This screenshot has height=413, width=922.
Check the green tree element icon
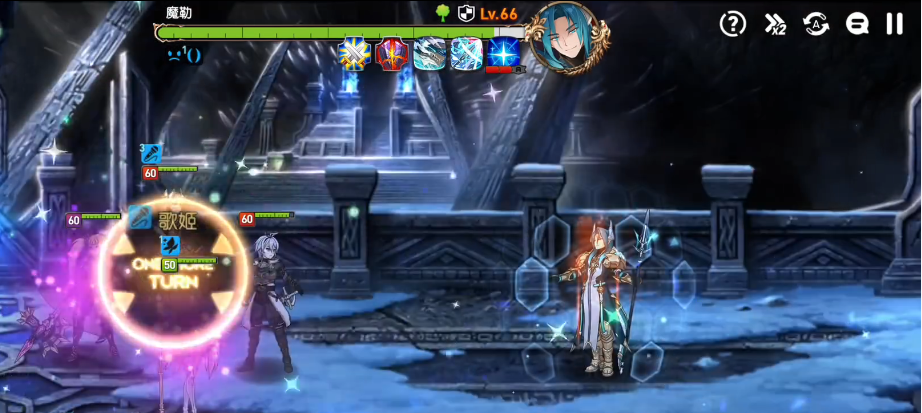click(443, 13)
